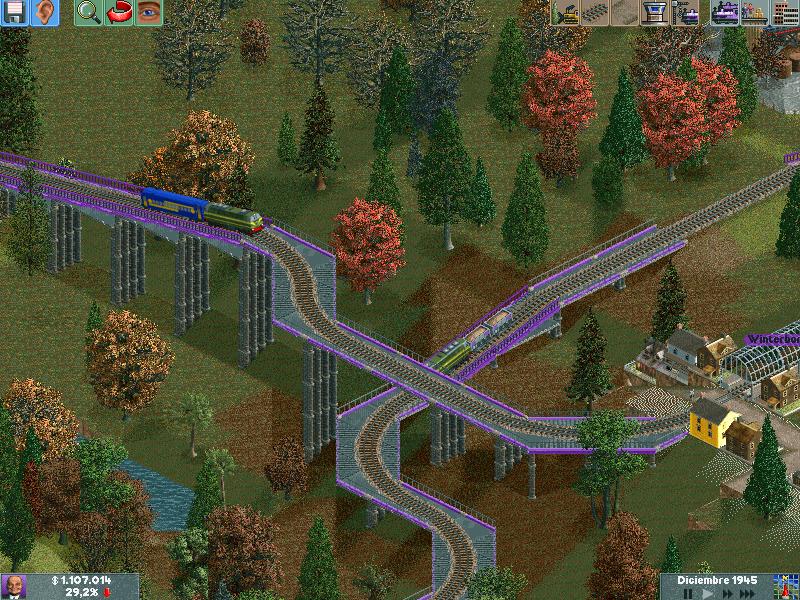800x600 pixels.
Task: Open the company owner portrait
Action: tap(14, 587)
